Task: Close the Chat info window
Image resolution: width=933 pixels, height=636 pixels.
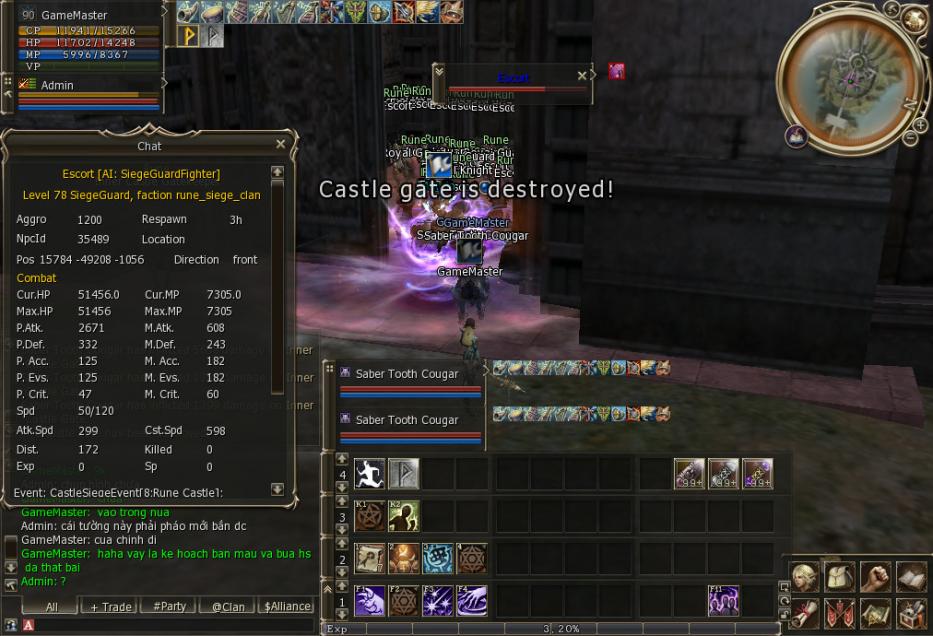Action: 280,145
